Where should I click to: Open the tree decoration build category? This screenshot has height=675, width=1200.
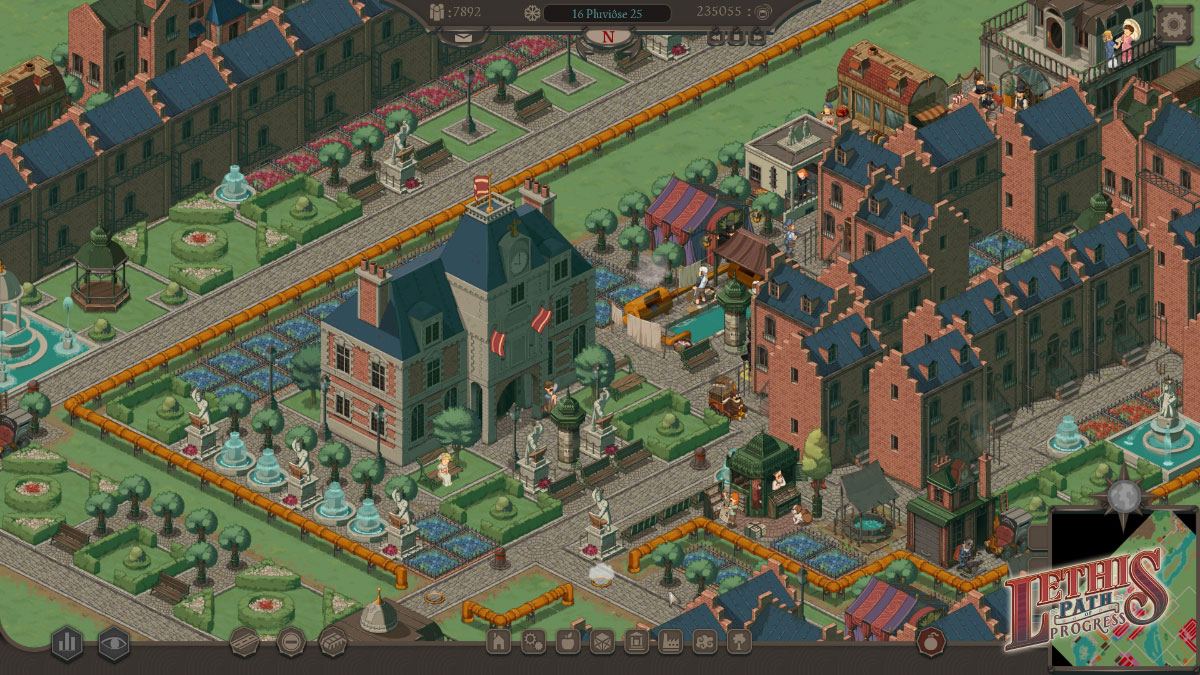pyautogui.click(x=739, y=642)
